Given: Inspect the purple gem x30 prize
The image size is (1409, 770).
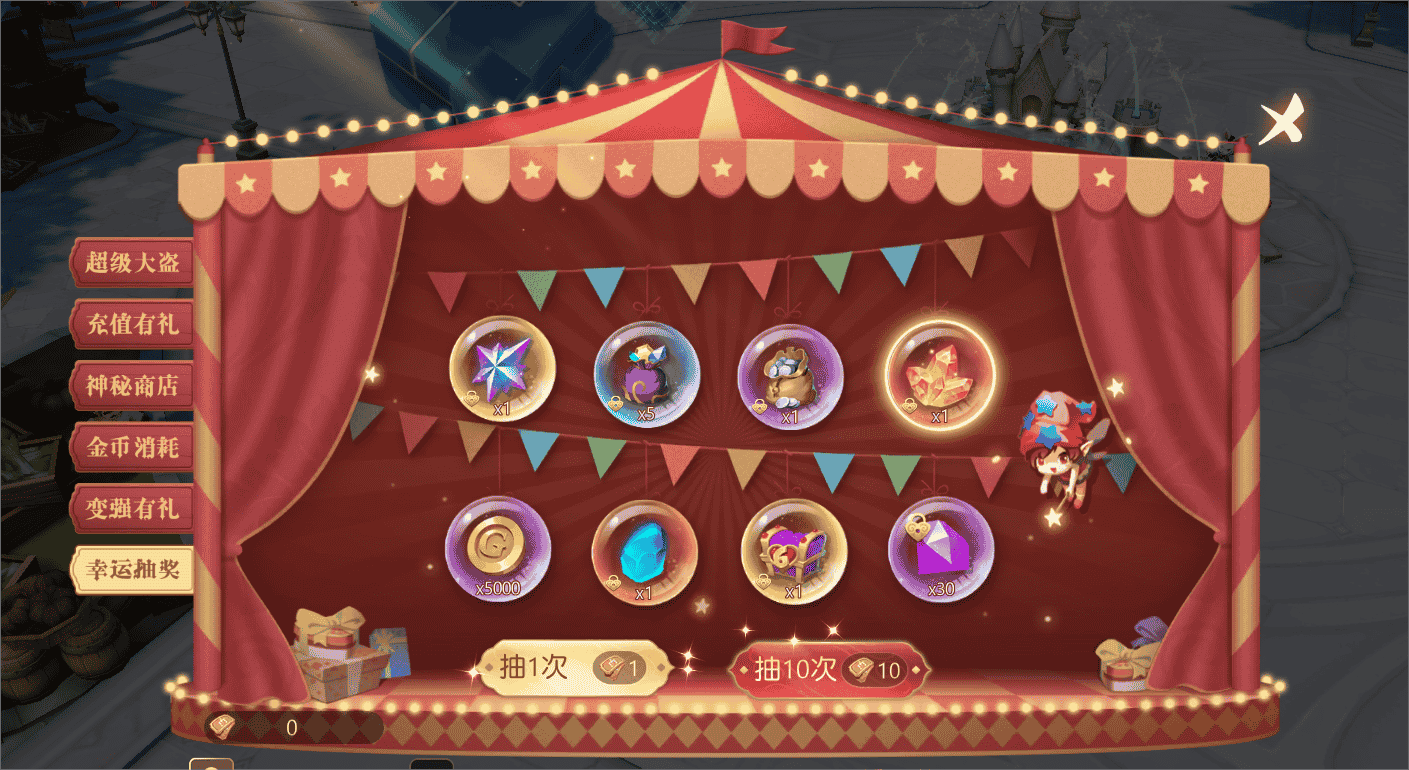Looking at the screenshot, I should pos(940,549).
